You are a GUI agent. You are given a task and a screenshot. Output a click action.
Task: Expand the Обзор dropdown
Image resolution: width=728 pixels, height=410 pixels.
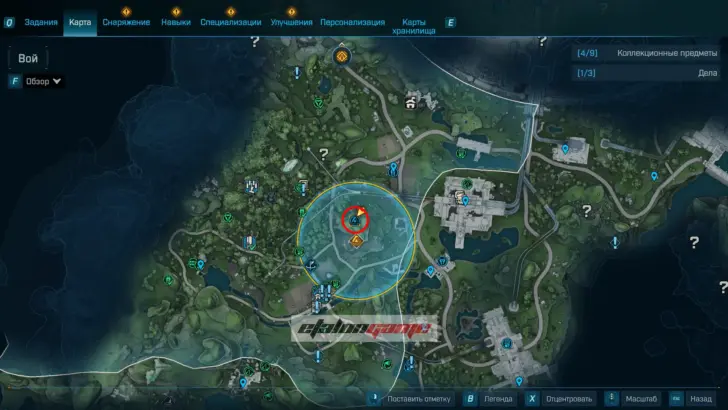tap(44, 81)
